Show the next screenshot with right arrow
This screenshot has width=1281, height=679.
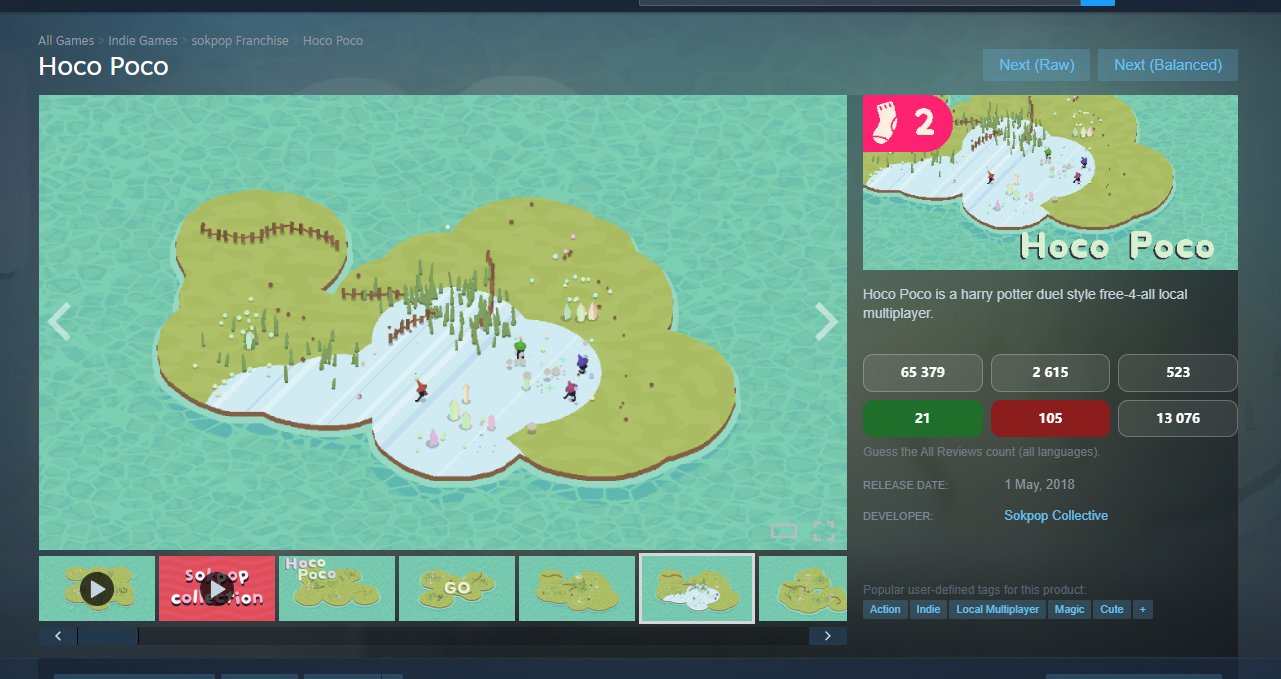tap(826, 322)
